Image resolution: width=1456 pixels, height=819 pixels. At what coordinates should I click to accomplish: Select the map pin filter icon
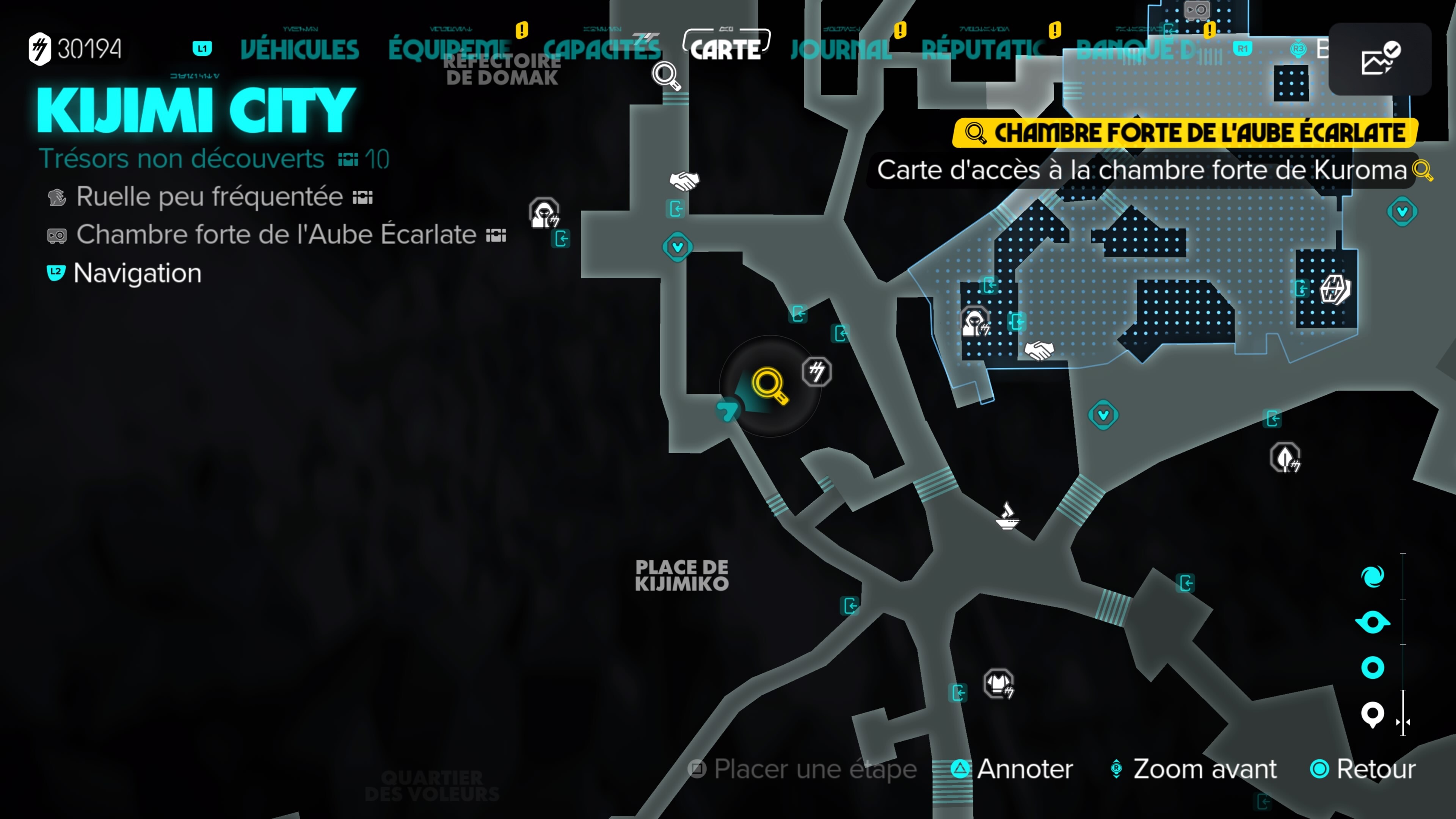click(x=1372, y=714)
